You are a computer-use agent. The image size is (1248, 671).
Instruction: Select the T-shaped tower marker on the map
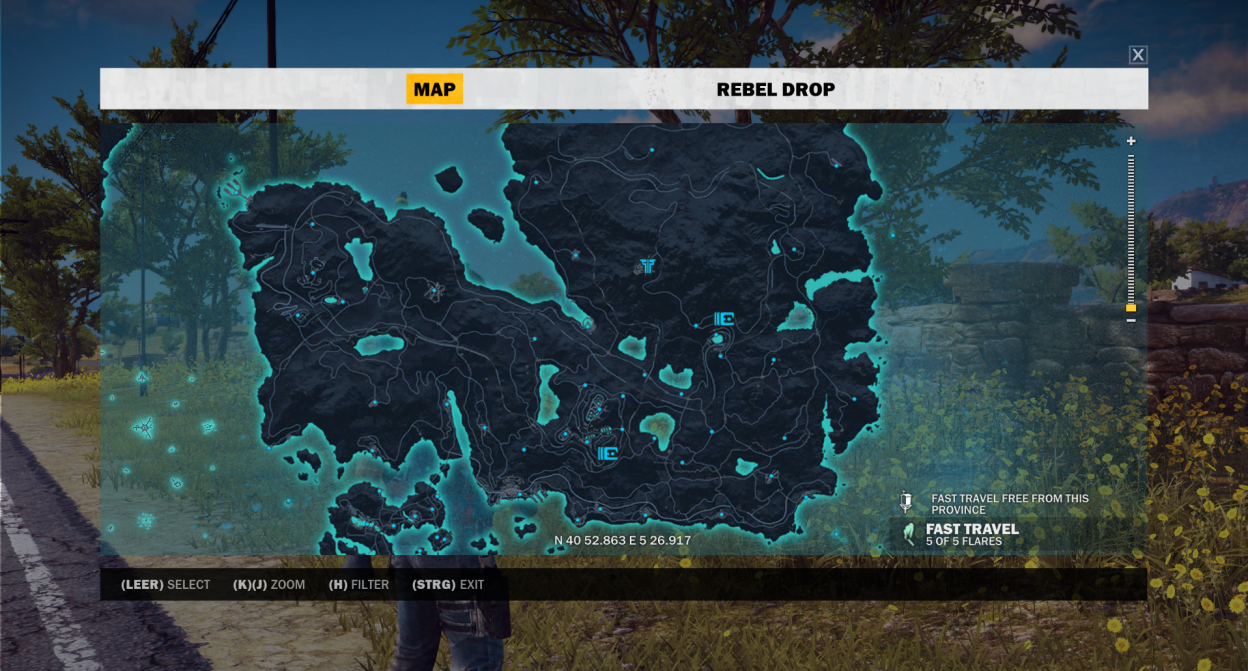click(x=648, y=265)
